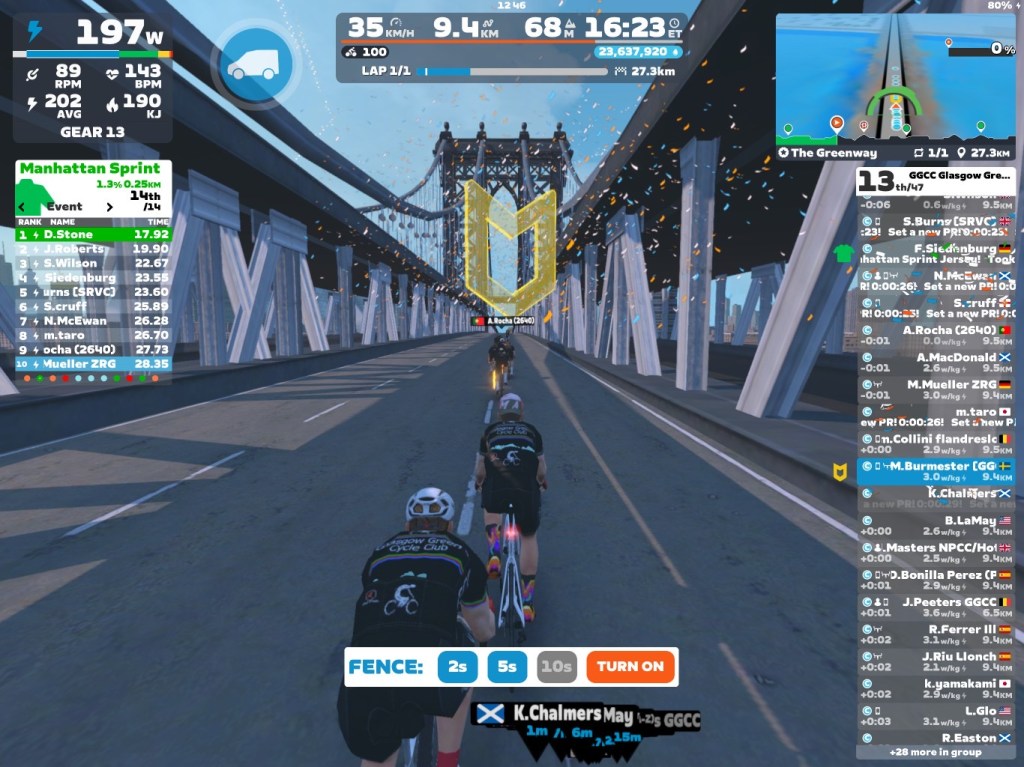
Task: Turn on the fence
Action: click(x=630, y=666)
